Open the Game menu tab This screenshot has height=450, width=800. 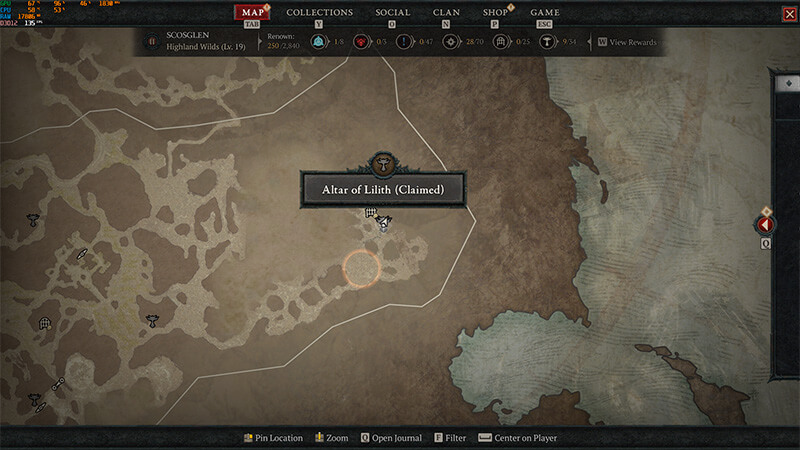544,13
